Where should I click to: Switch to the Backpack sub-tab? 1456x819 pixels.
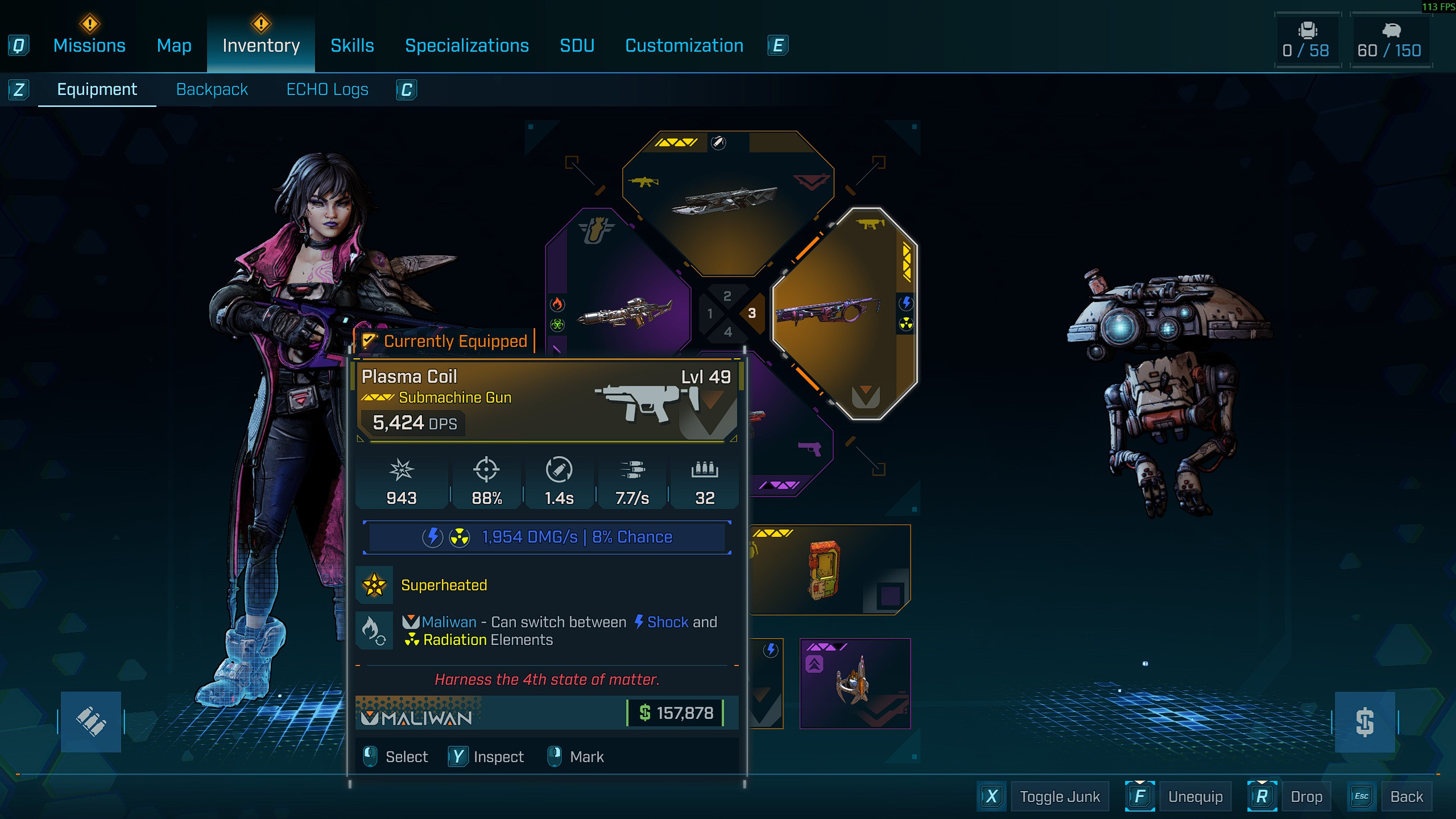tap(212, 89)
